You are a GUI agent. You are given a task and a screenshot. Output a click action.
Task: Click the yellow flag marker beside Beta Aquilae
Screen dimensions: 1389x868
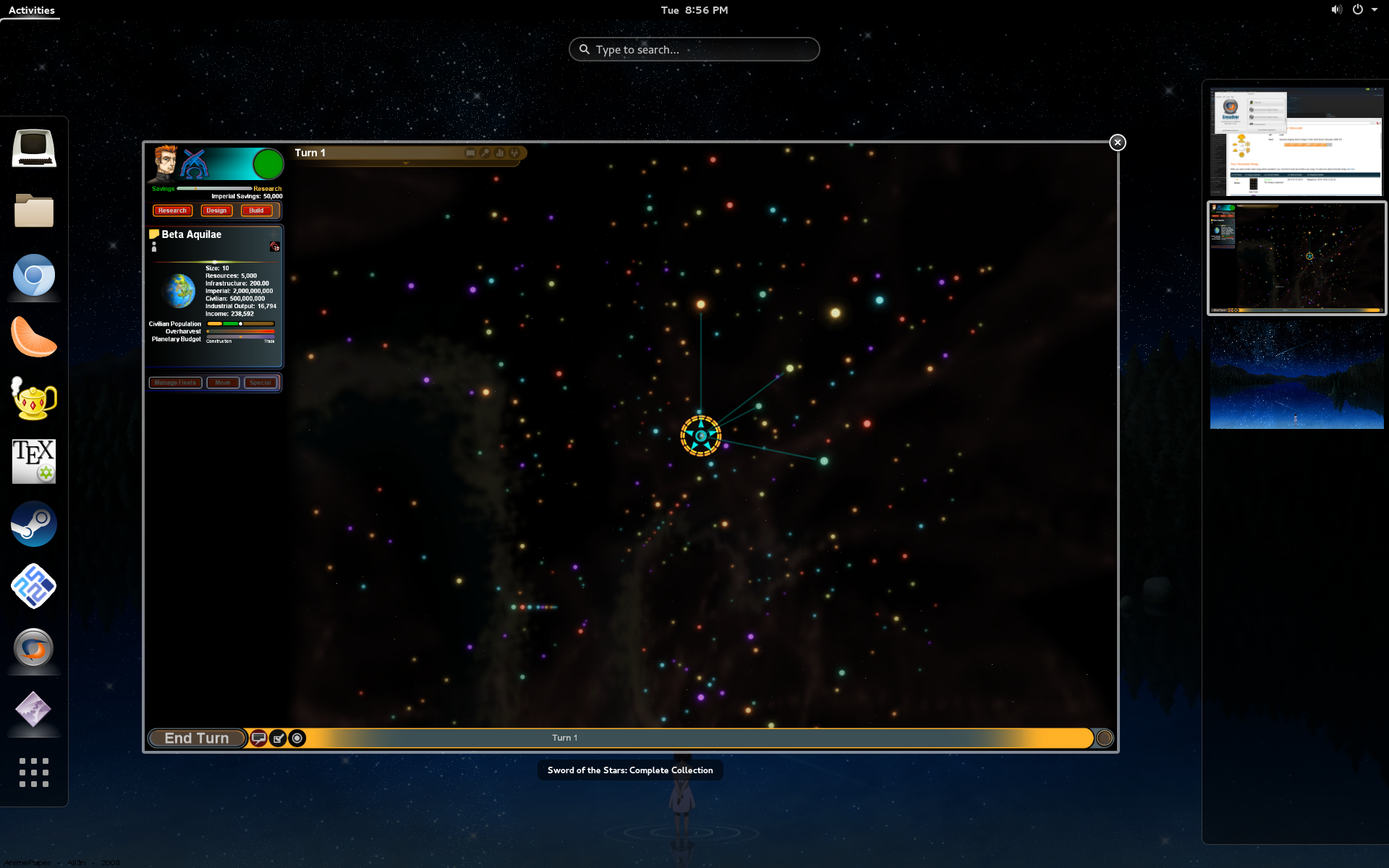coord(154,234)
